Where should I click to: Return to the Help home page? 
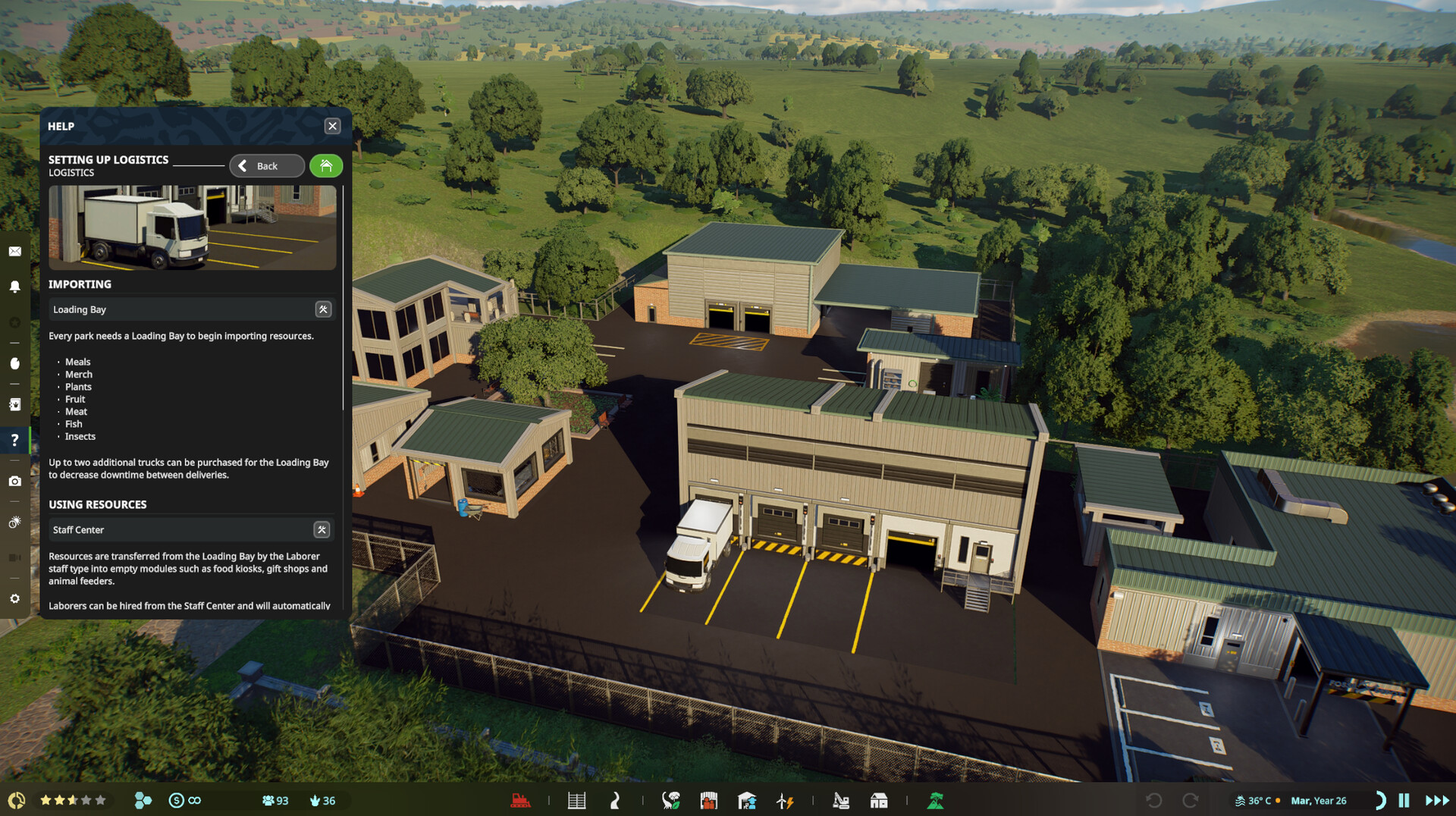pyautogui.click(x=326, y=166)
